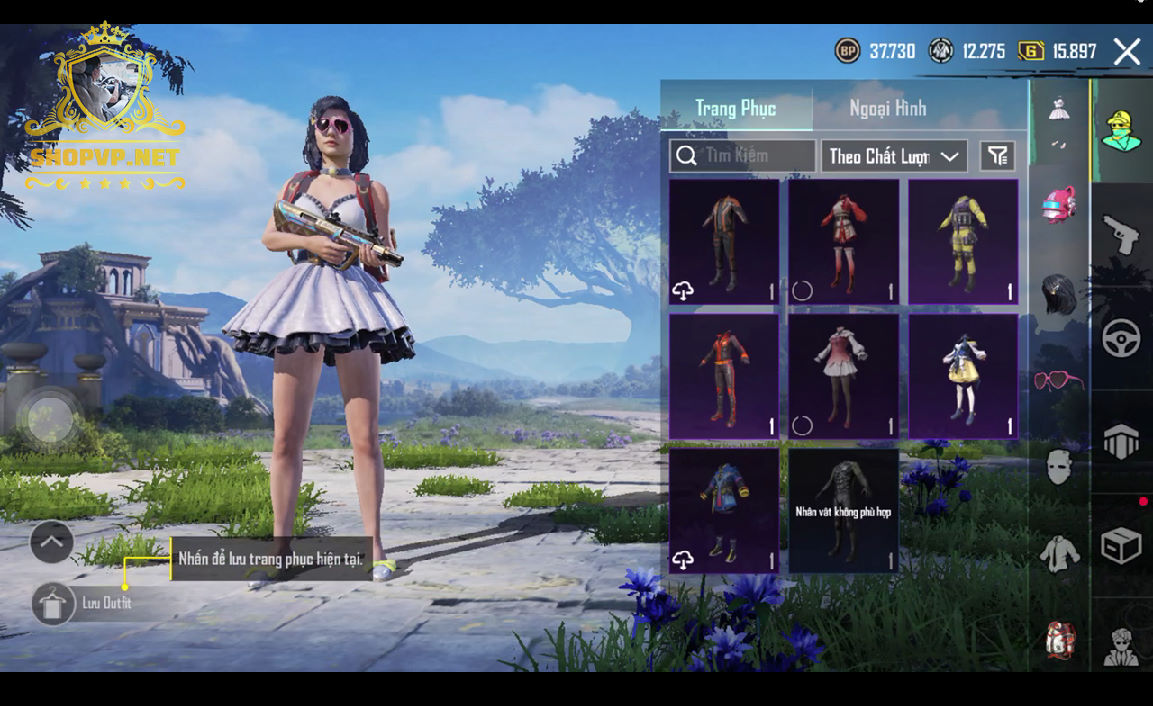Select the yellow and black tactical outfit
This screenshot has height=706, width=1153.
[963, 242]
